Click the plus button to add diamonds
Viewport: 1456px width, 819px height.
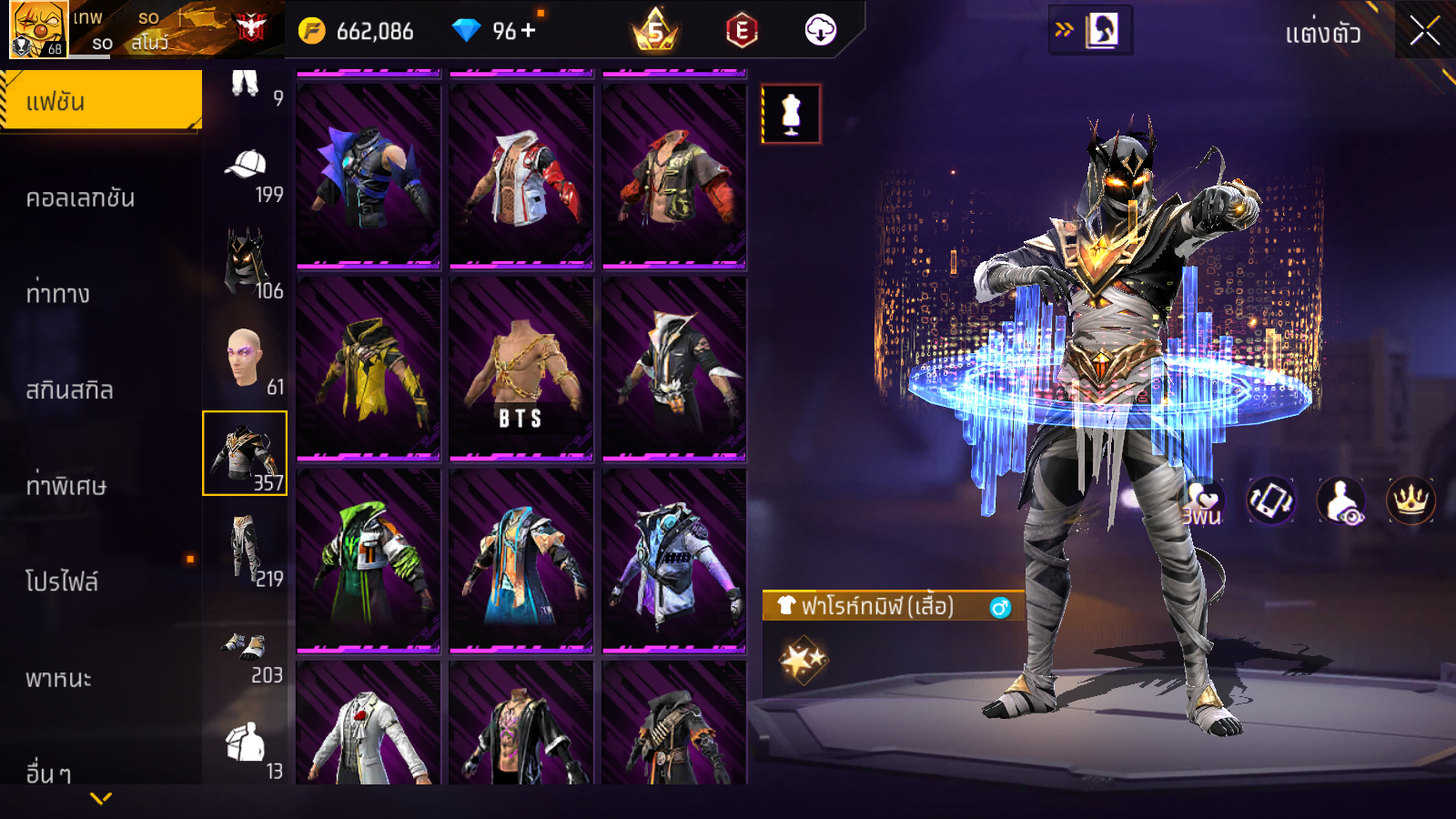529,30
